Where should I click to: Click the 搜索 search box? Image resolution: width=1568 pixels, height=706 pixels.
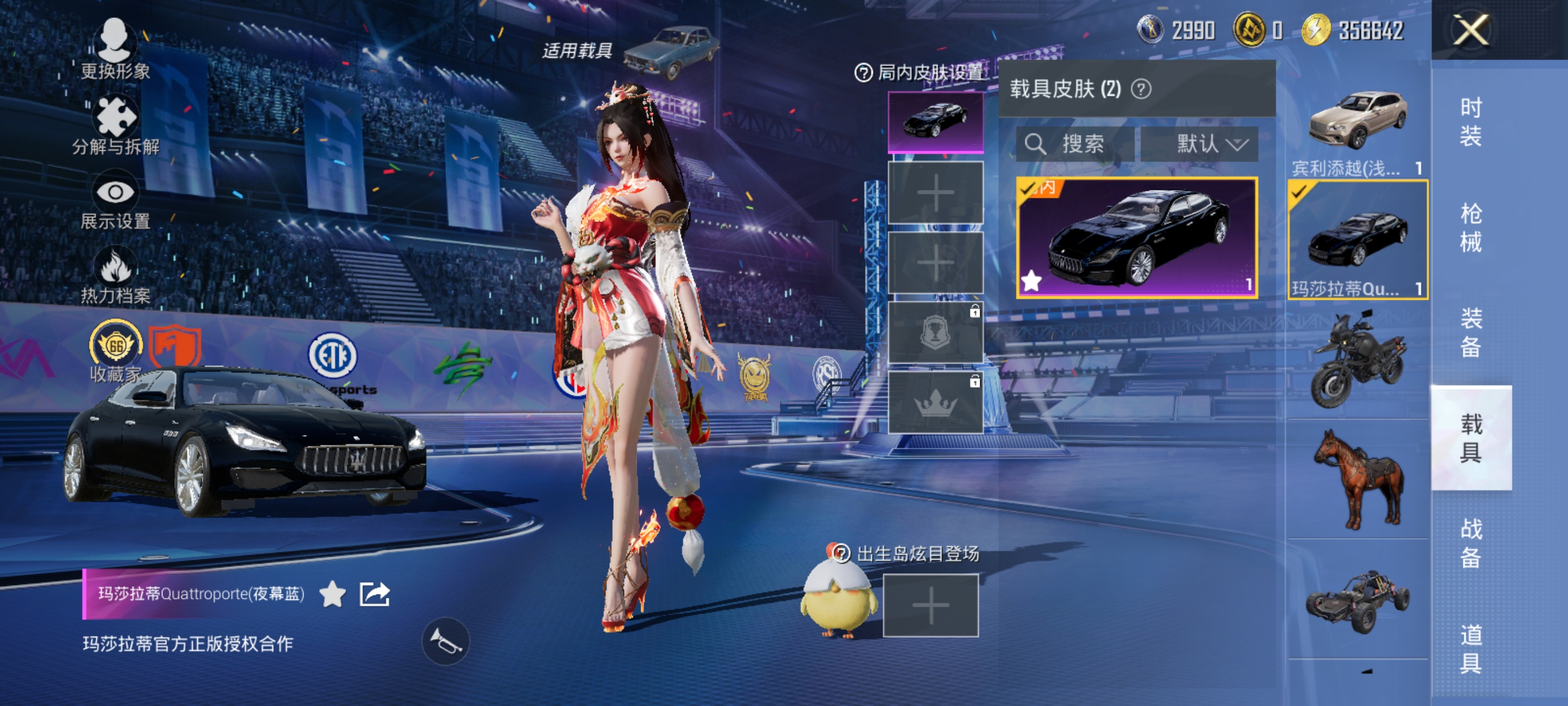point(1075,145)
